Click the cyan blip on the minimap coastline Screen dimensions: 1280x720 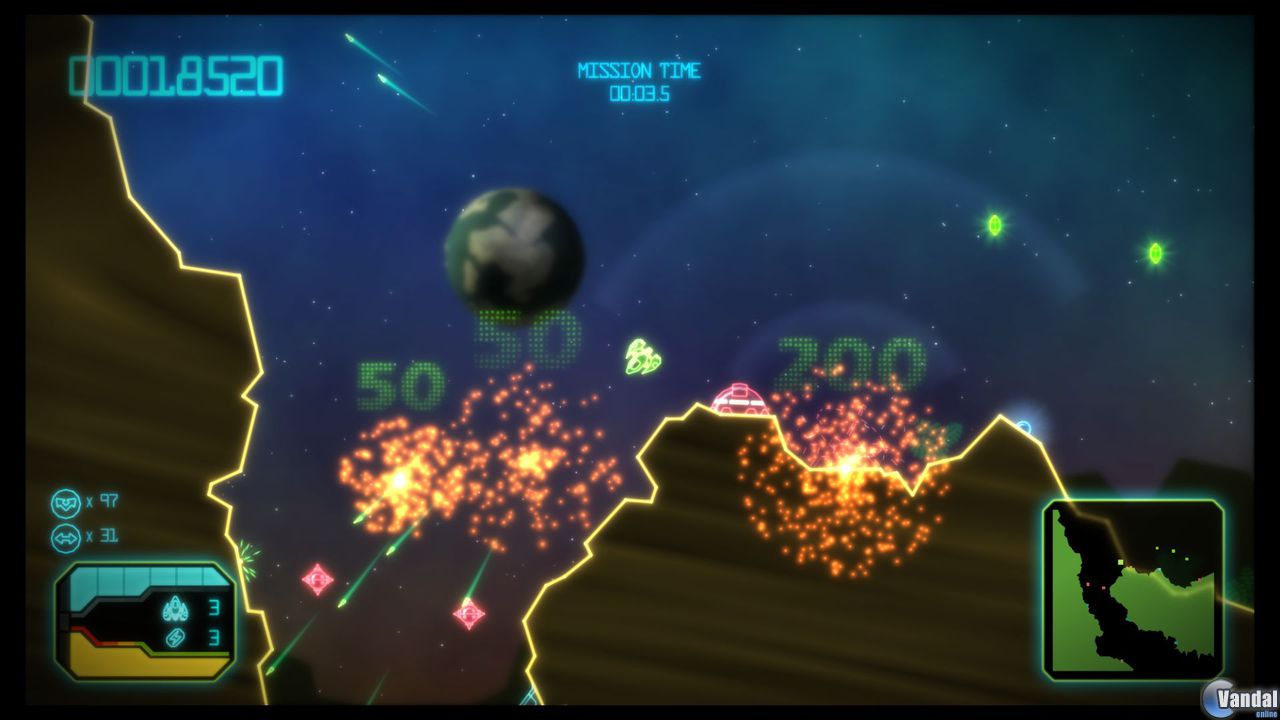1159,568
